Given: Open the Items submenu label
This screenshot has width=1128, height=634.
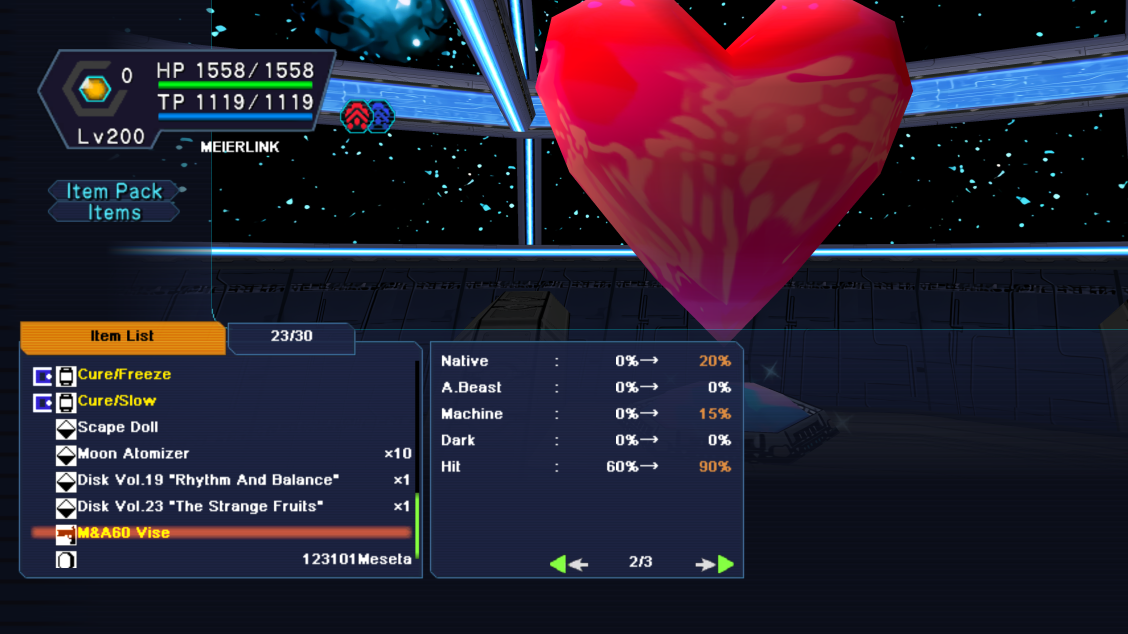Looking at the screenshot, I should click(114, 212).
